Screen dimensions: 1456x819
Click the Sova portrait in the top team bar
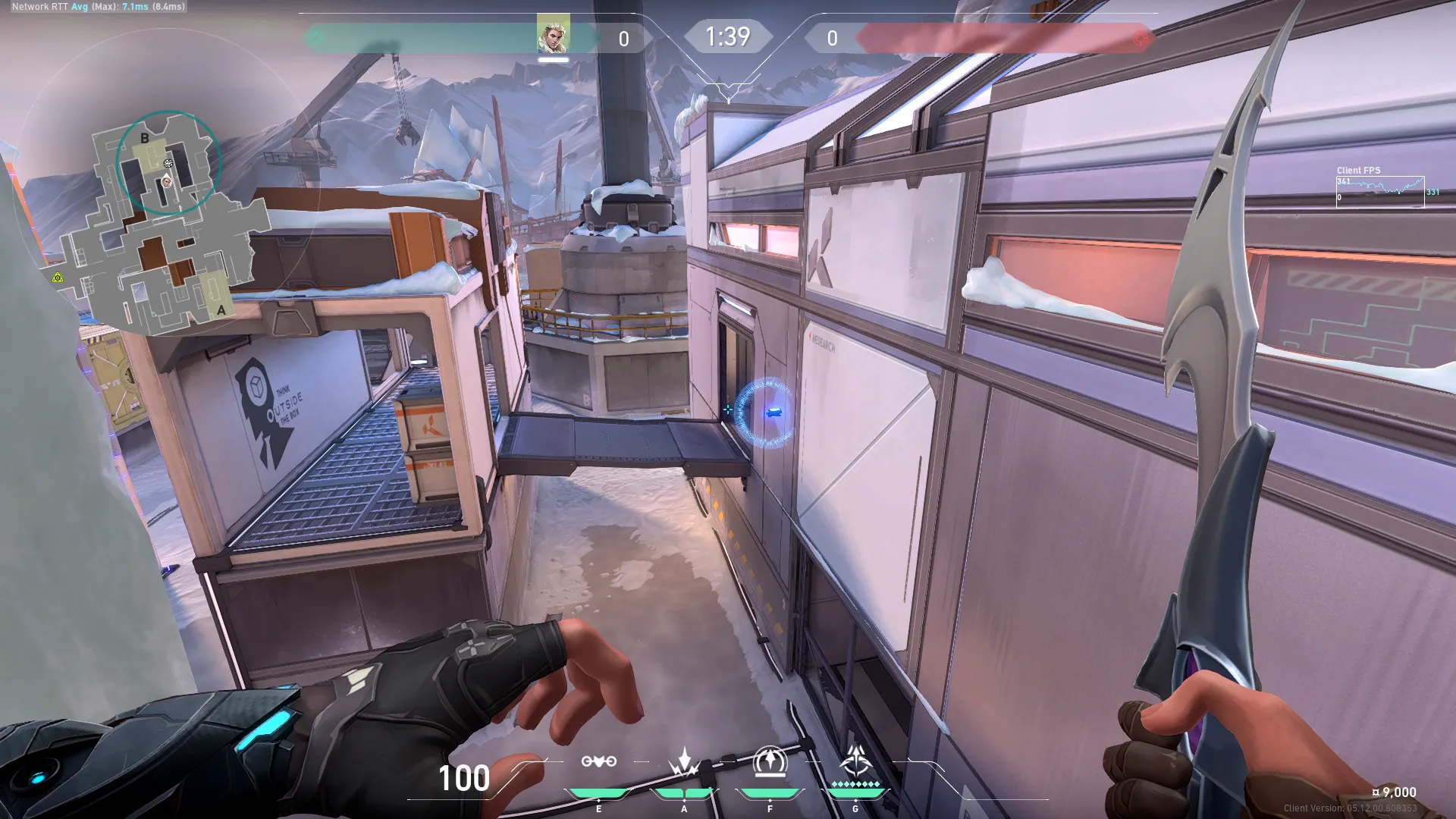pyautogui.click(x=553, y=35)
